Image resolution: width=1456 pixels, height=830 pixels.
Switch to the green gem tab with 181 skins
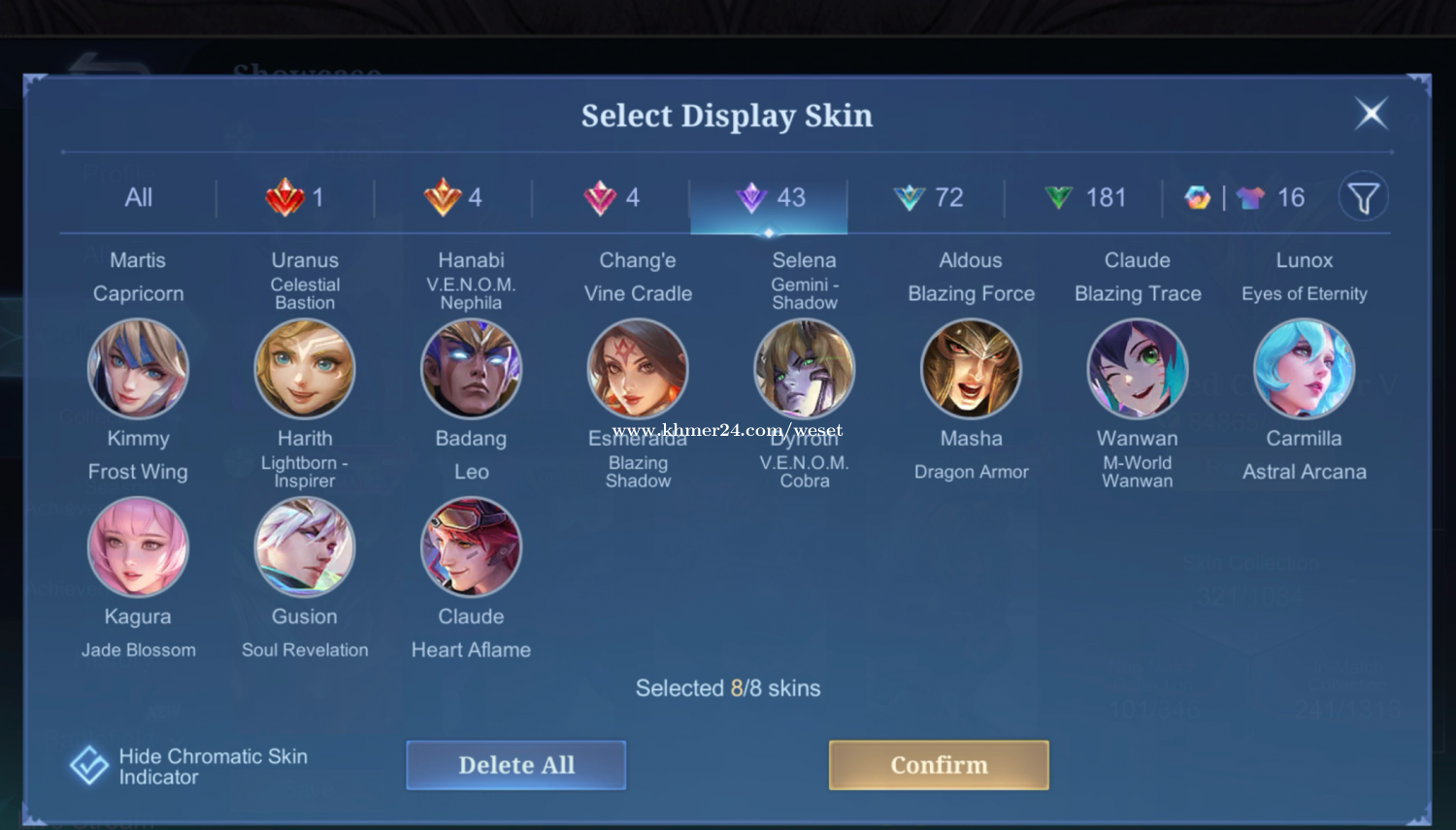[1084, 198]
